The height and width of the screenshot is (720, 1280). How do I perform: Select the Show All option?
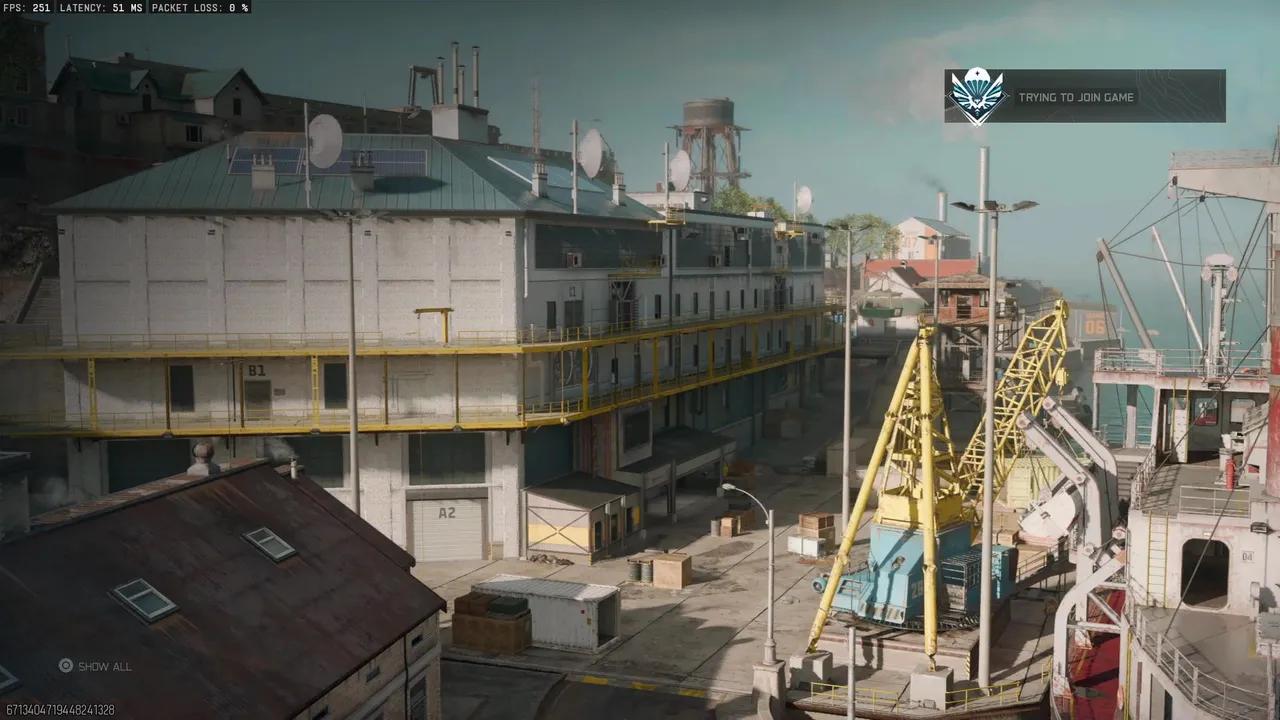coord(95,666)
